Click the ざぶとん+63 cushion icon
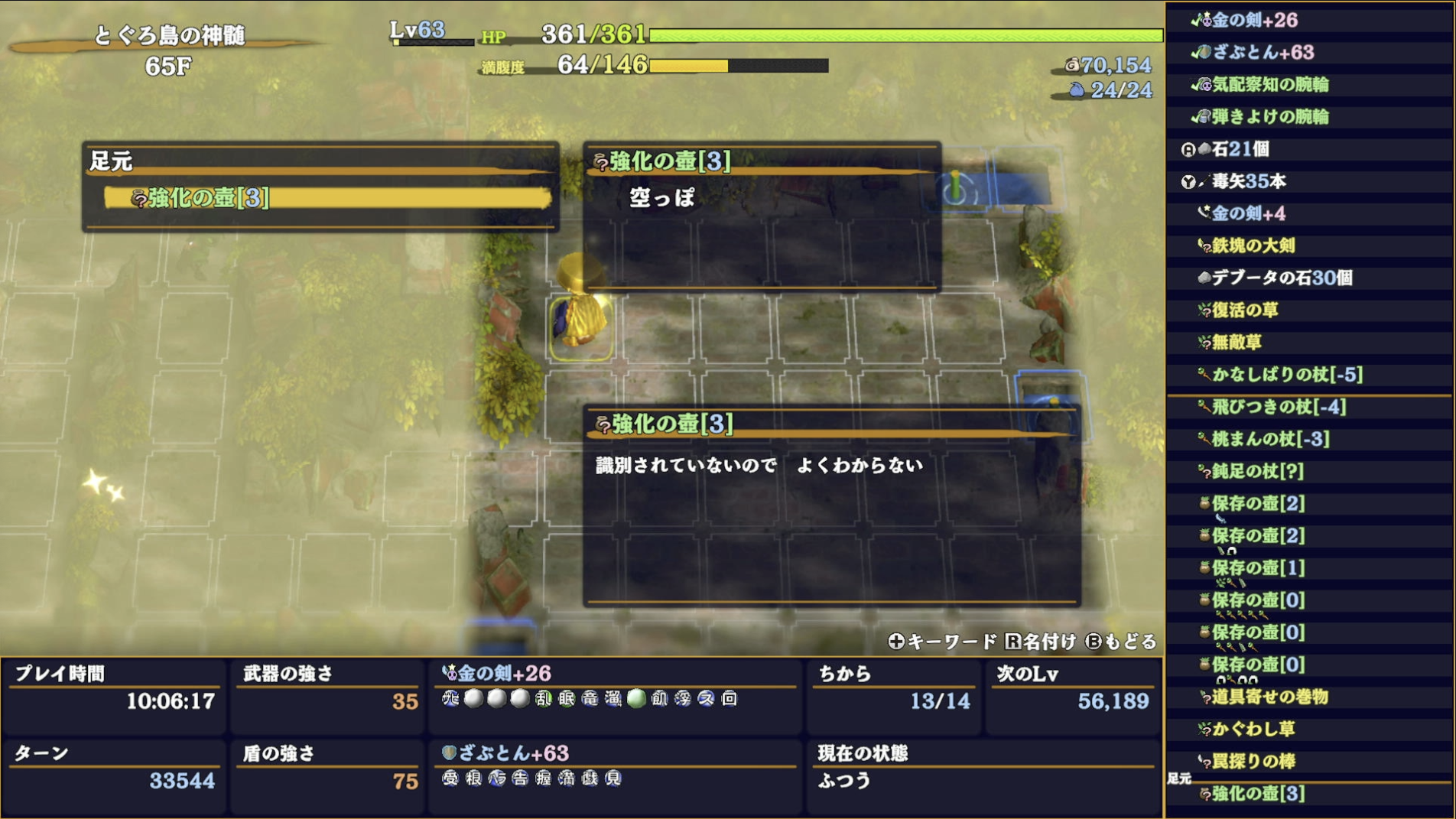1456x819 pixels. coord(1204,54)
